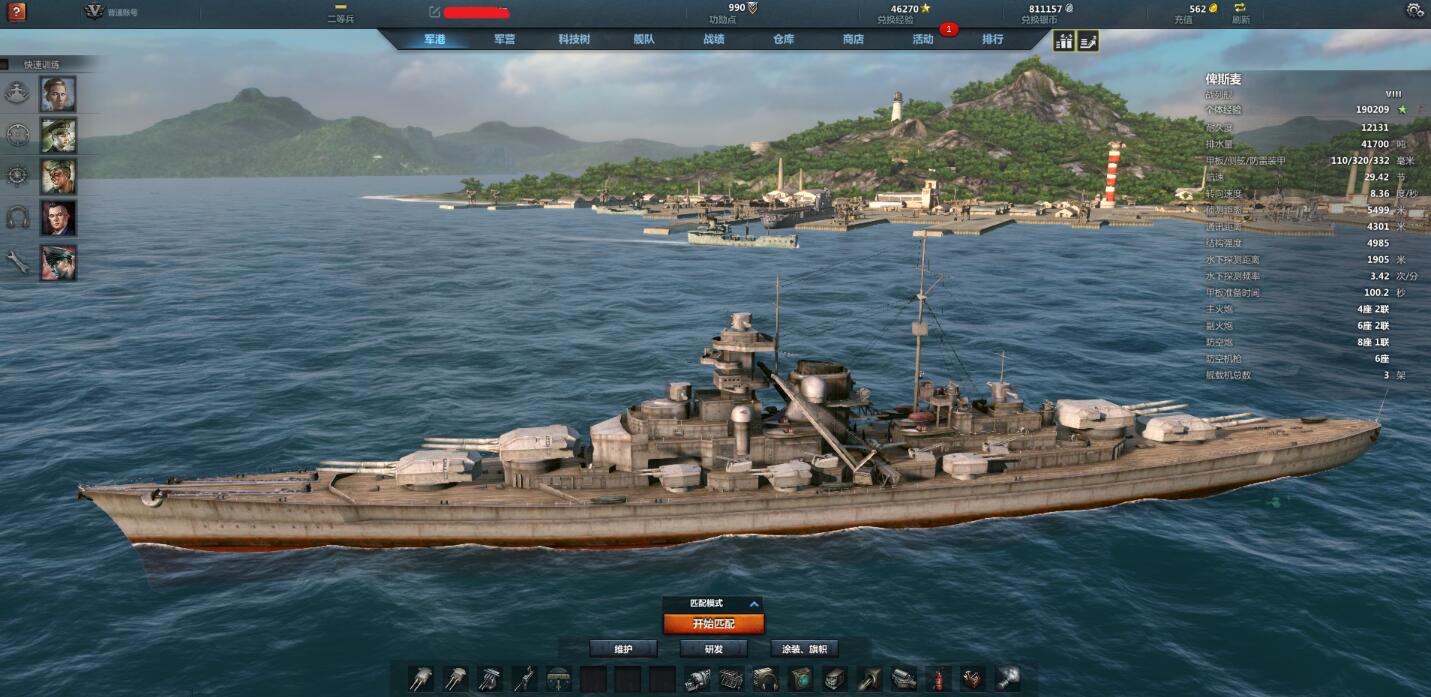Go to the 舰队 fleet tab
The width and height of the screenshot is (1431, 697).
[644, 40]
